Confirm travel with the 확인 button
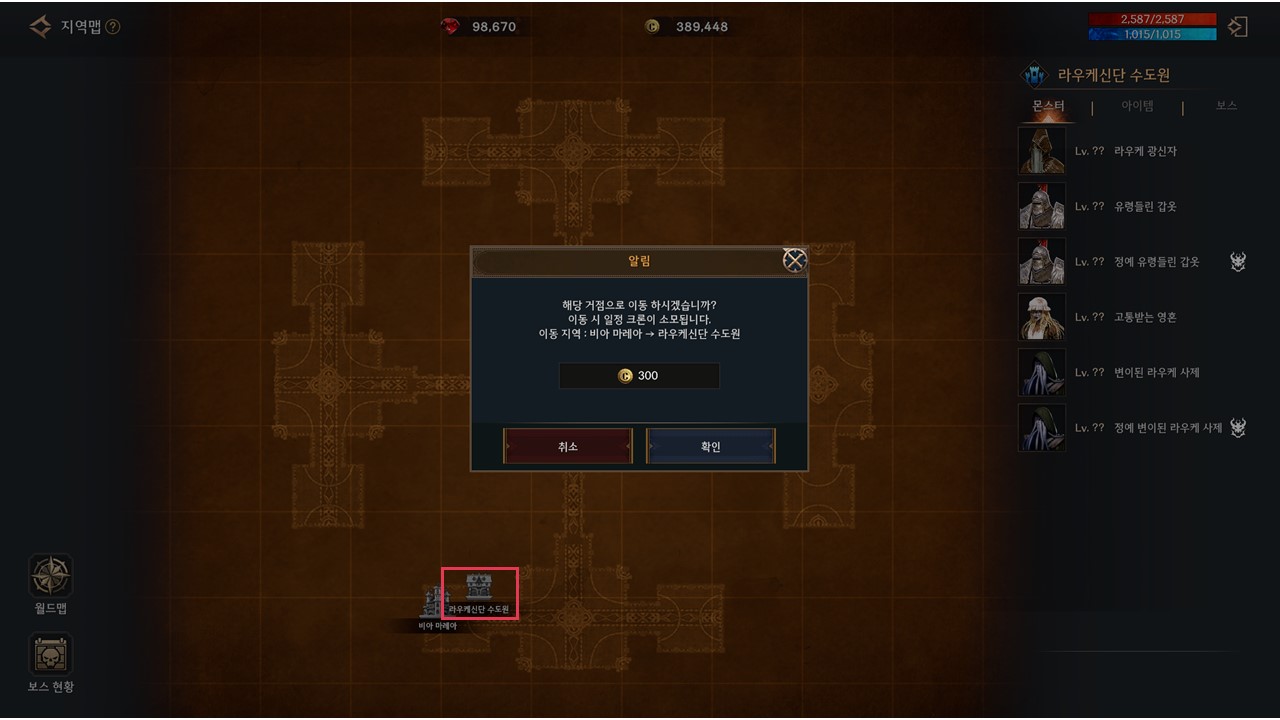This screenshot has width=1280, height=720. 711,446
